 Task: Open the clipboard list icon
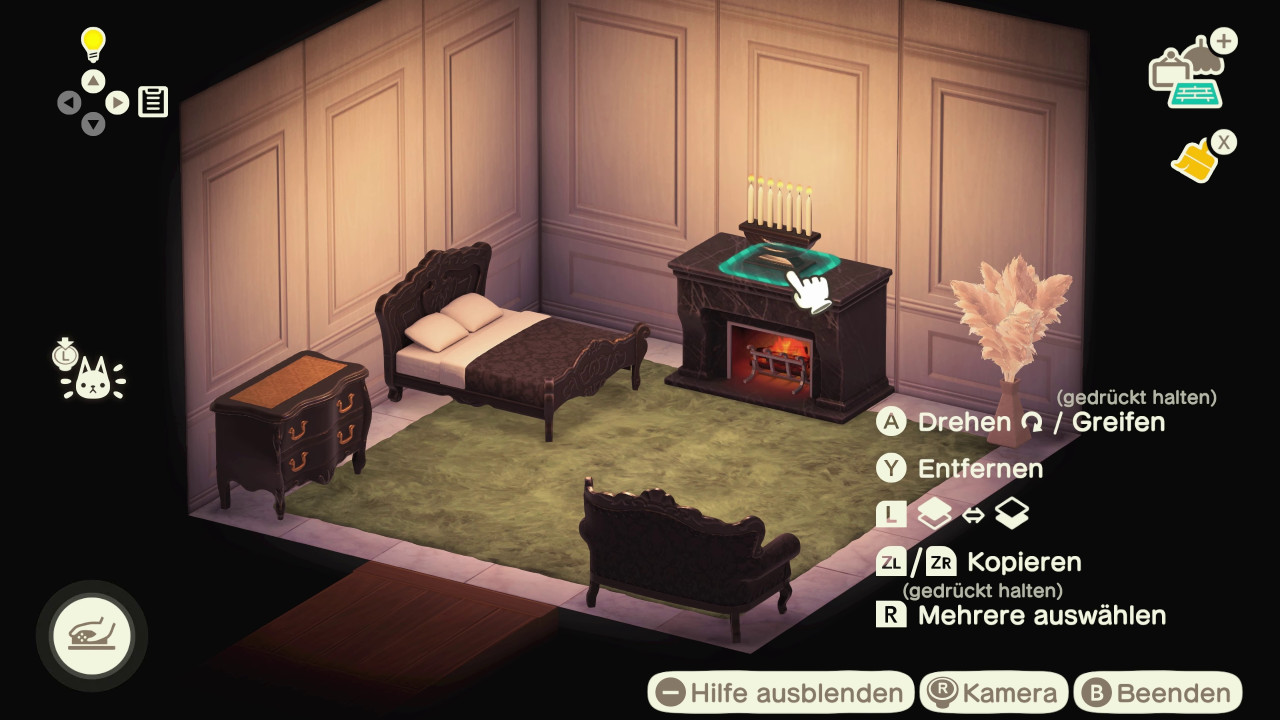[x=153, y=101]
